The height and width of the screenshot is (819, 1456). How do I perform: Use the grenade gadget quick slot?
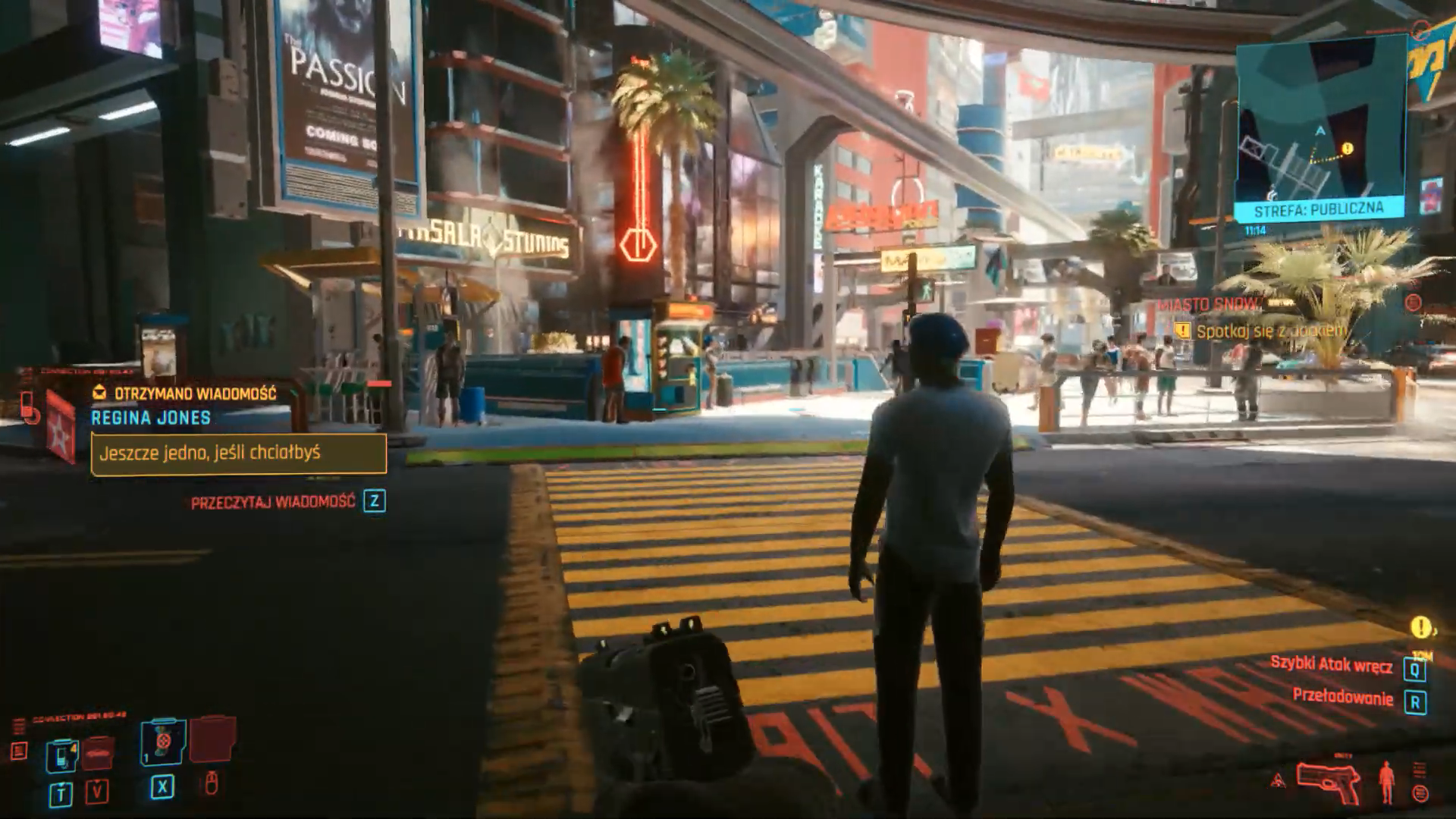tap(163, 740)
